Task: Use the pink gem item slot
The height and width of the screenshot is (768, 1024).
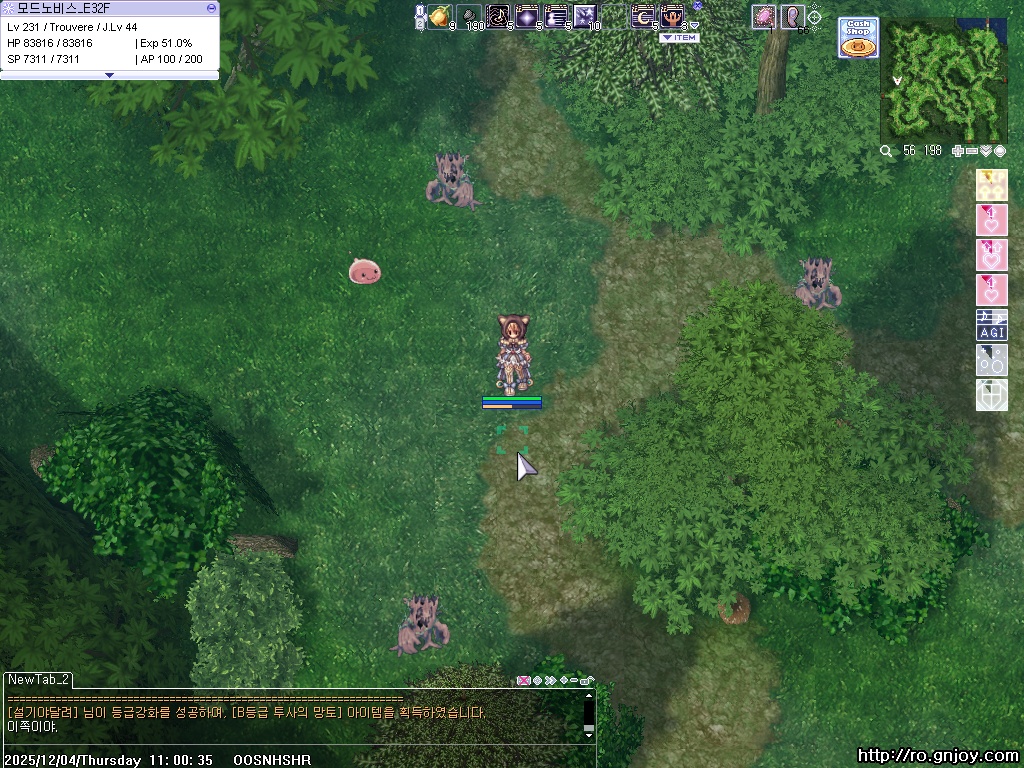Action: pos(764,16)
